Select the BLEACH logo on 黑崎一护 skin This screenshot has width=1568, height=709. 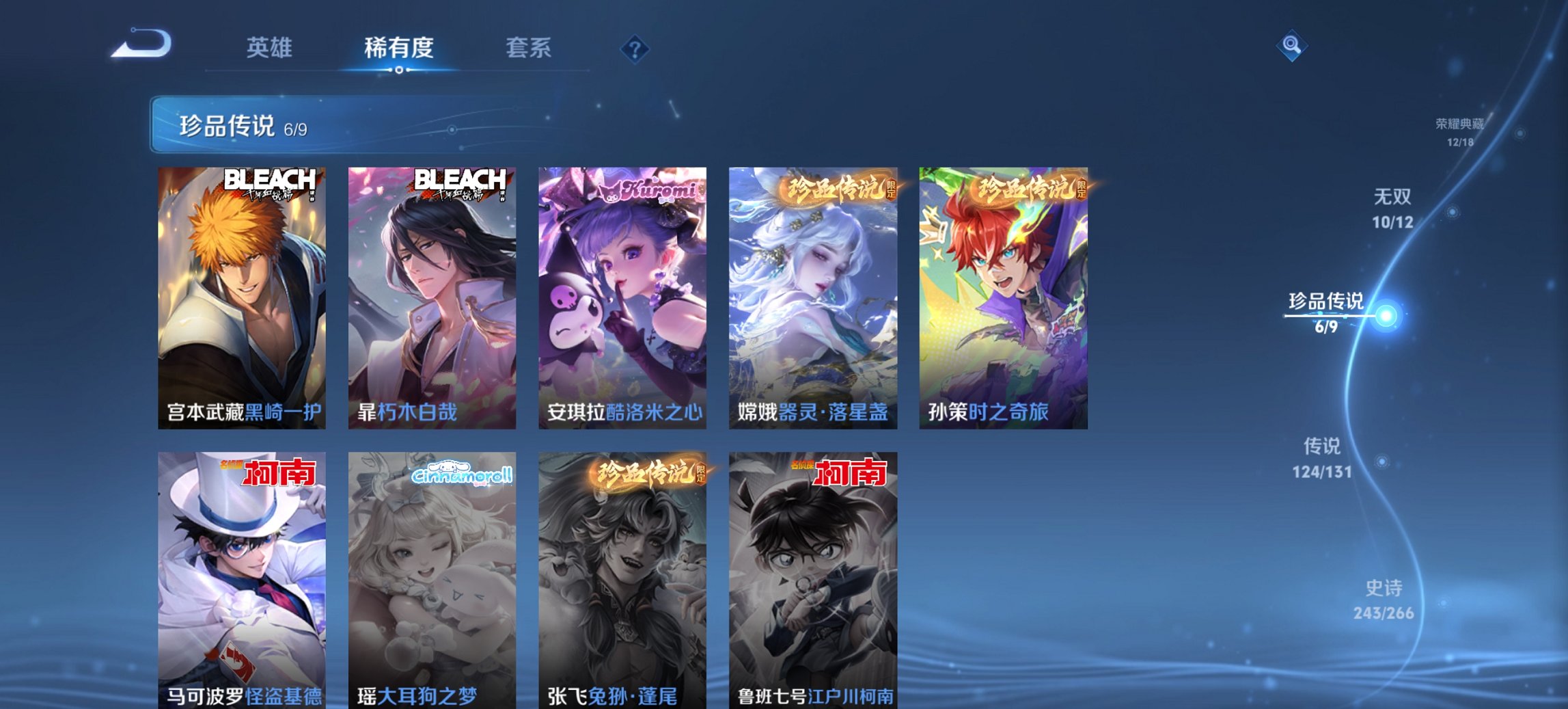pos(269,181)
